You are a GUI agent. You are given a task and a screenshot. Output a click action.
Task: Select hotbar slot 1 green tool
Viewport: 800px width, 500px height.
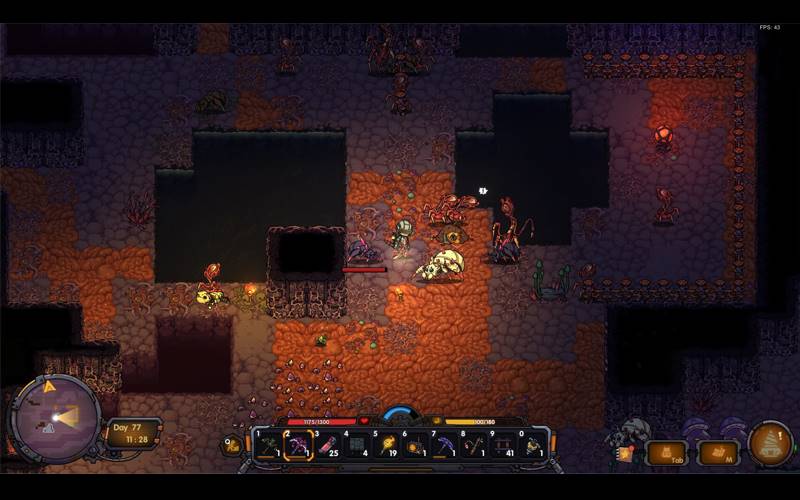click(x=267, y=445)
